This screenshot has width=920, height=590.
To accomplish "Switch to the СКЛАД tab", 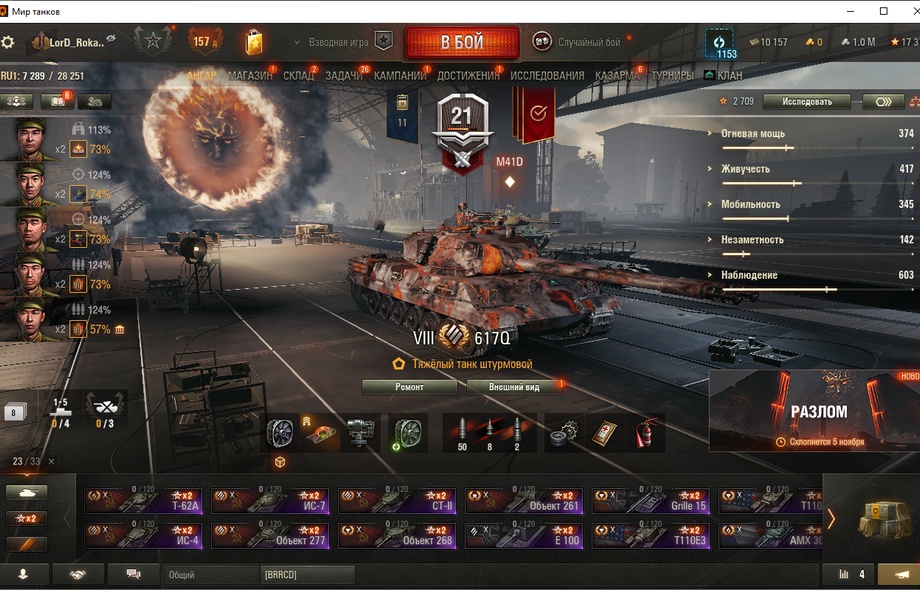I will coord(298,76).
